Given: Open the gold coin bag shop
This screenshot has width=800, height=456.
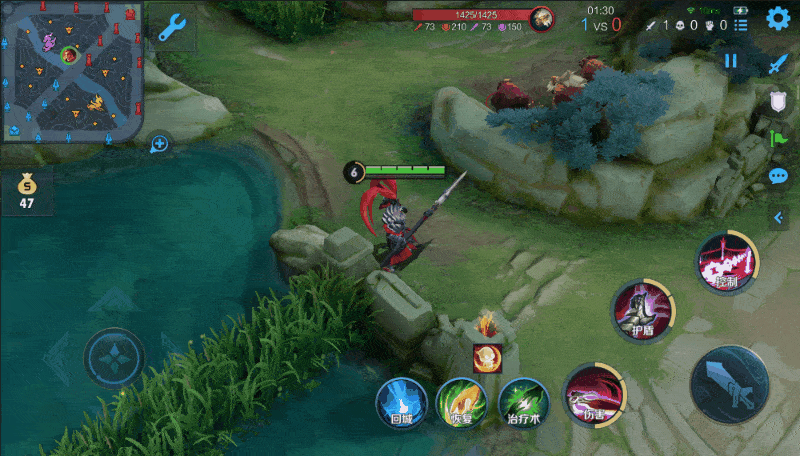Looking at the screenshot, I should (26, 192).
